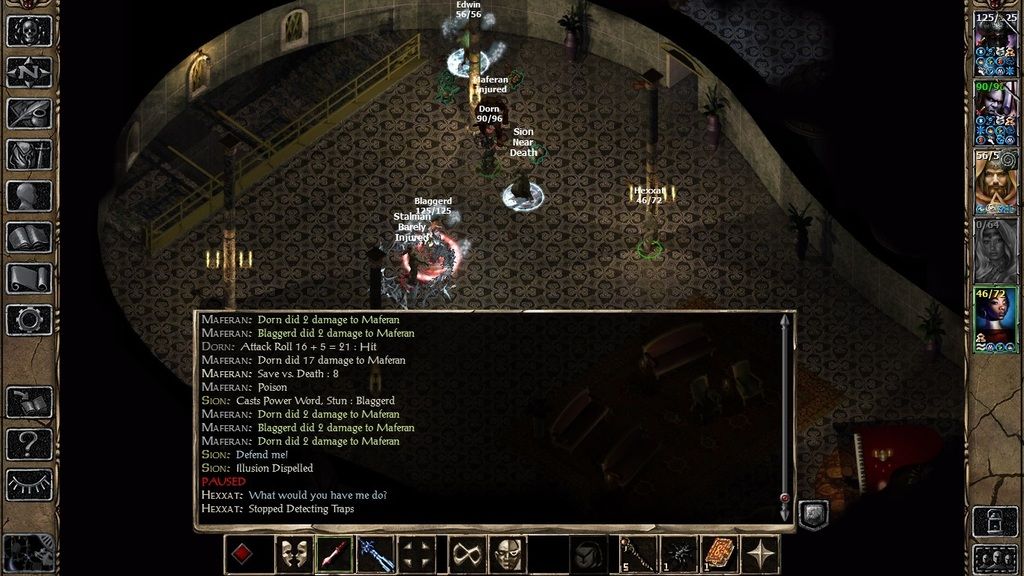Select the greyed-out dead character portrait
This screenshot has height=576, width=1024.
pyautogui.click(x=995, y=252)
